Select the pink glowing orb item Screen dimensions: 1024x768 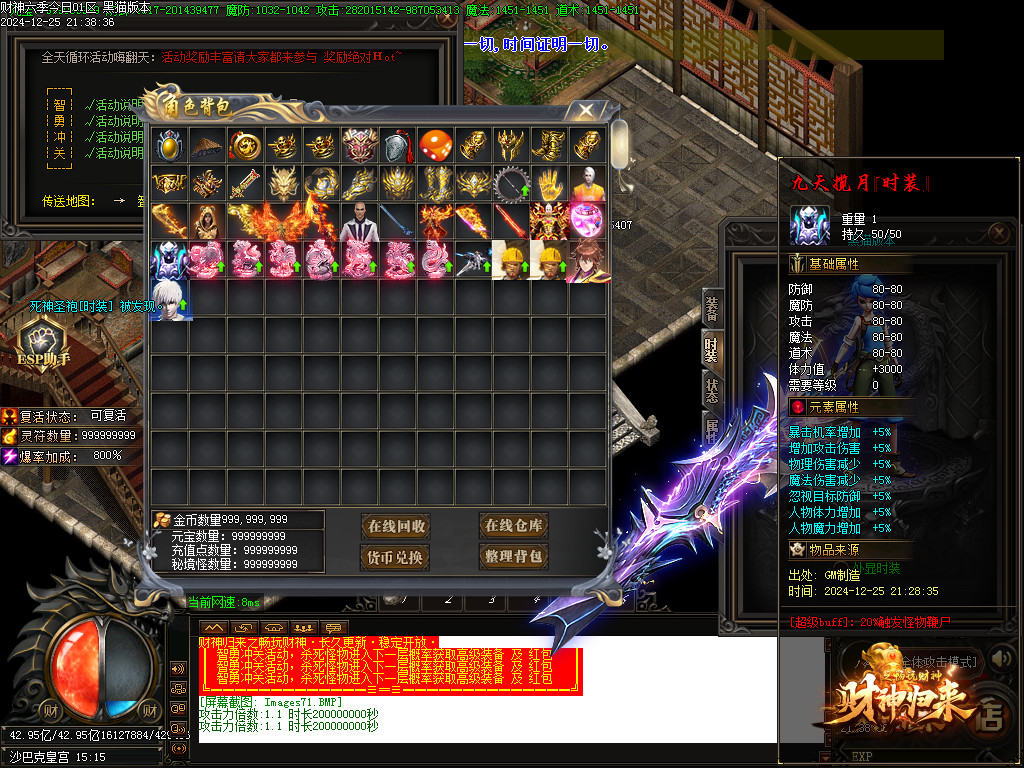point(588,222)
